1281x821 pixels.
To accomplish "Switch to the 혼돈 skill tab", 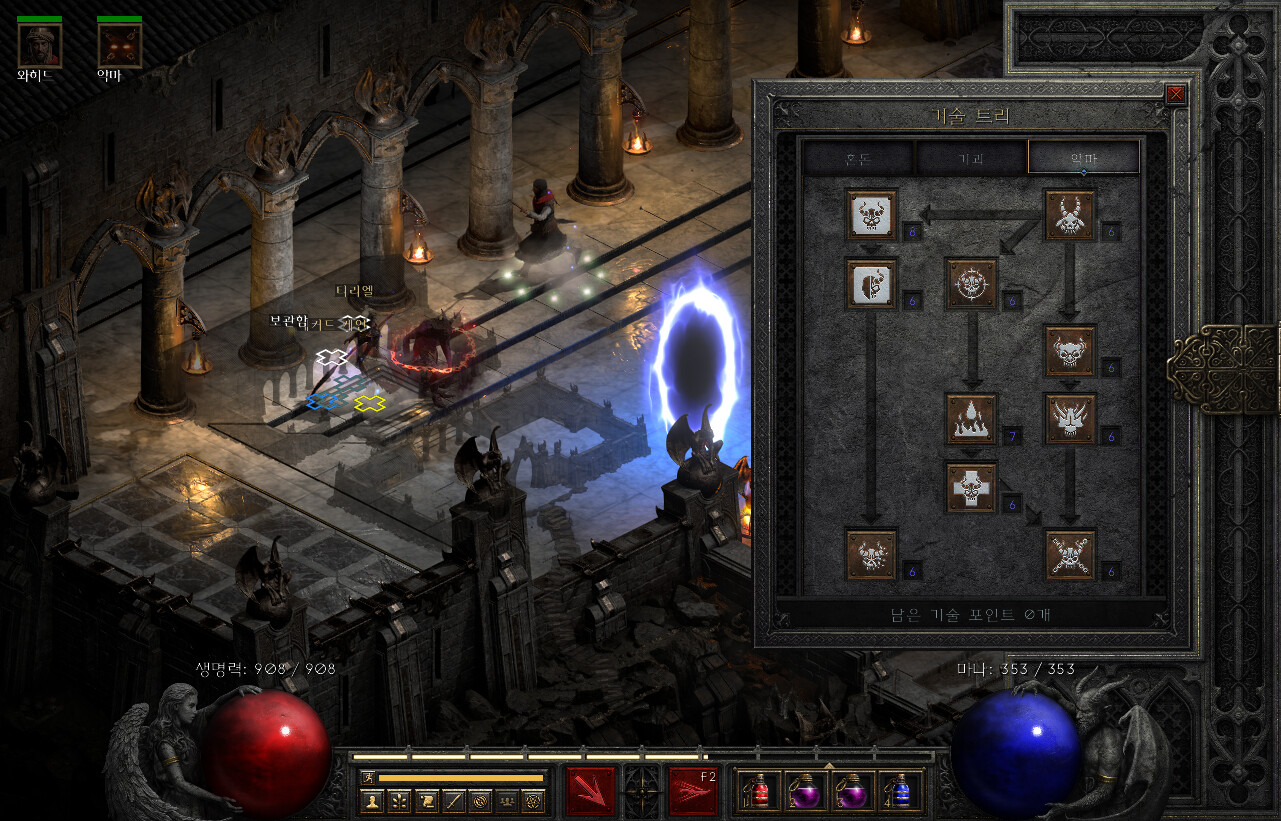I will (858, 157).
